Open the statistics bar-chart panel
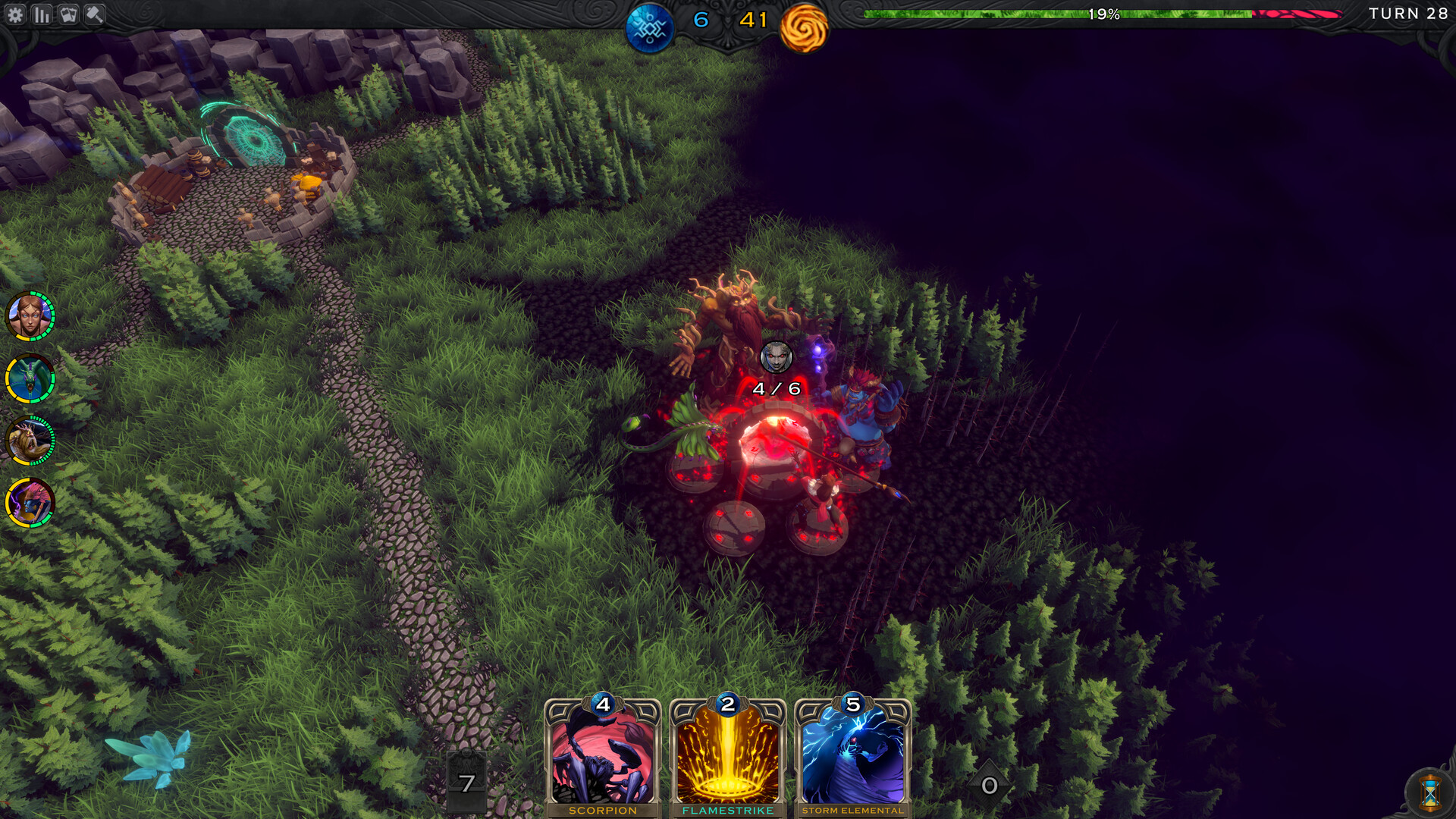1456x819 pixels. coord(43,13)
